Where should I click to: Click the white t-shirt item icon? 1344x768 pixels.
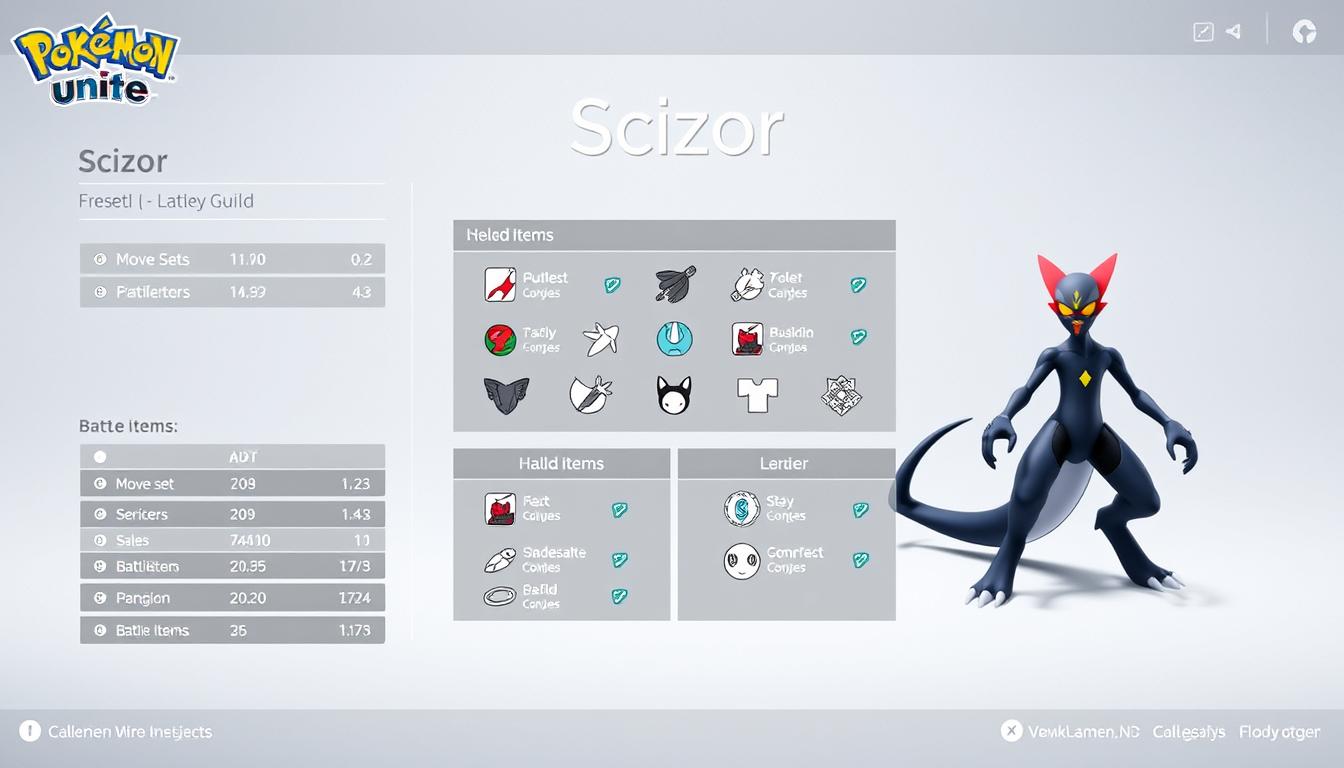pyautogui.click(x=757, y=392)
